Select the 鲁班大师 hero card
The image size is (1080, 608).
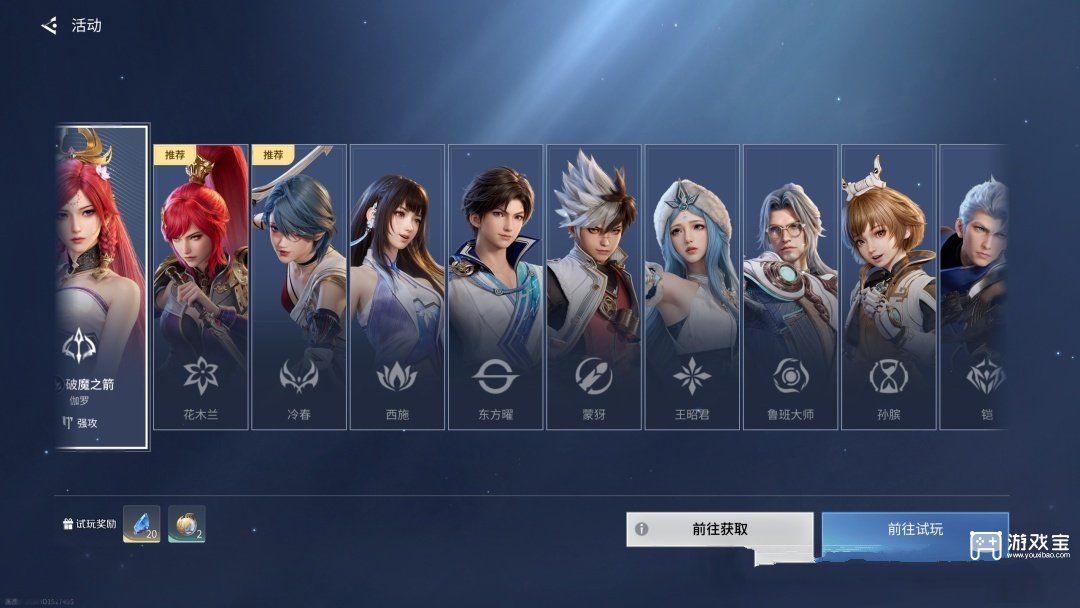(x=790, y=286)
